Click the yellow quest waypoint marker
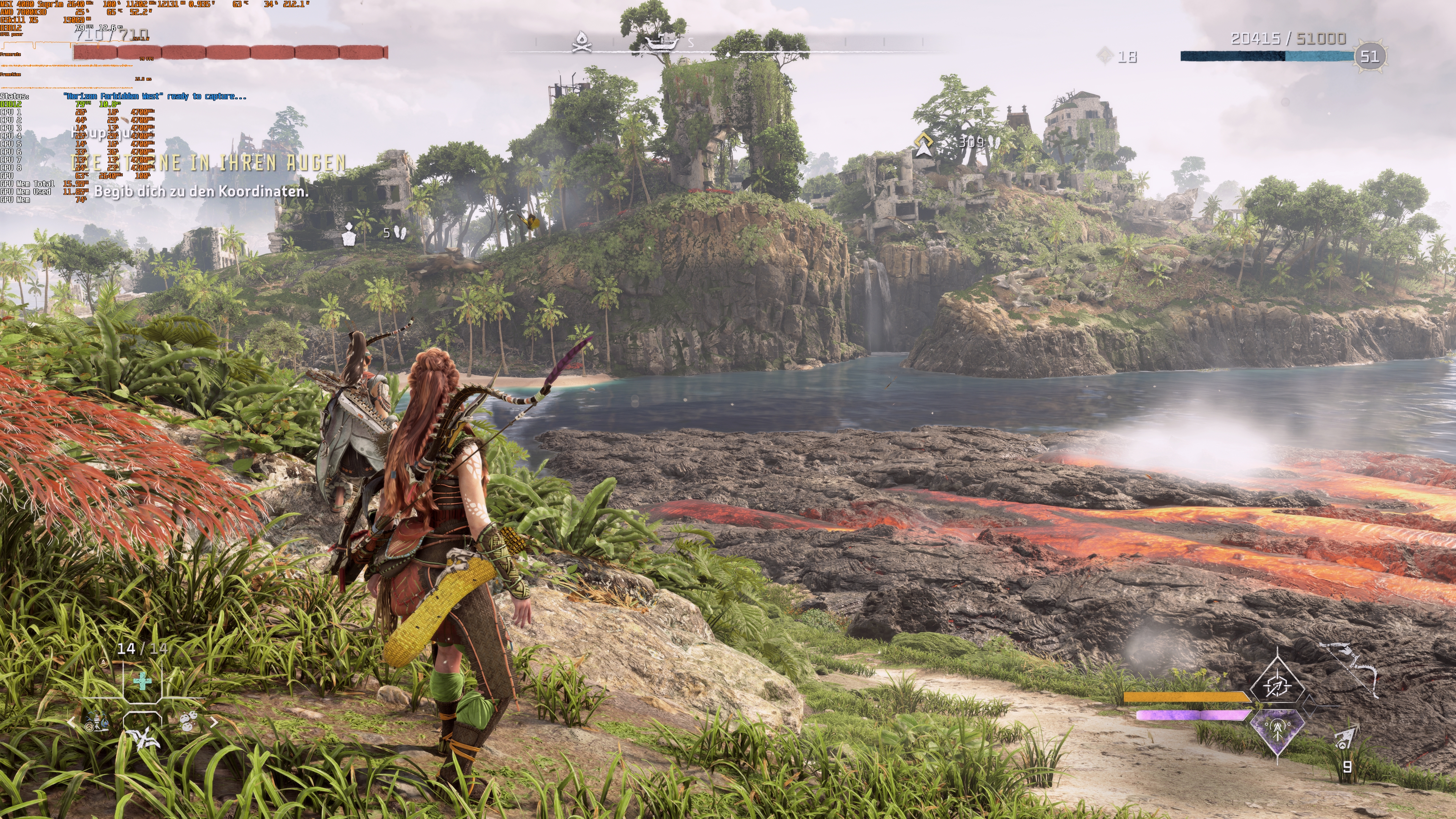Image resolution: width=1456 pixels, height=819 pixels. [924, 145]
